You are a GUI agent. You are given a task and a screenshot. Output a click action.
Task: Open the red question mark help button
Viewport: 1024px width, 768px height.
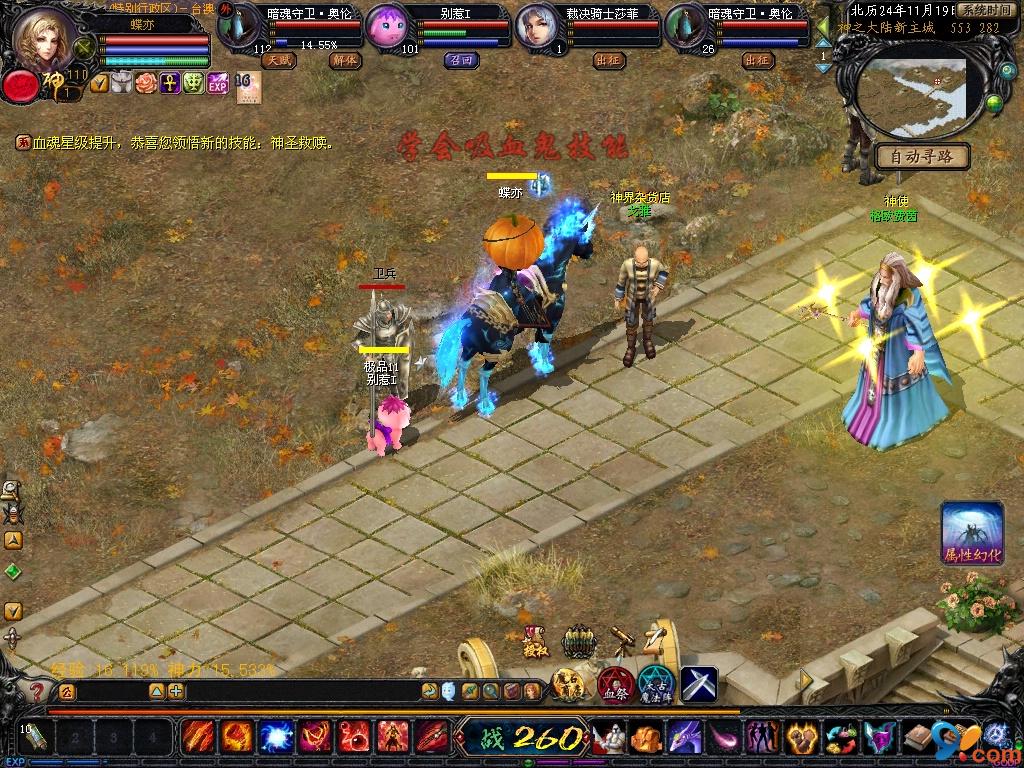36,691
